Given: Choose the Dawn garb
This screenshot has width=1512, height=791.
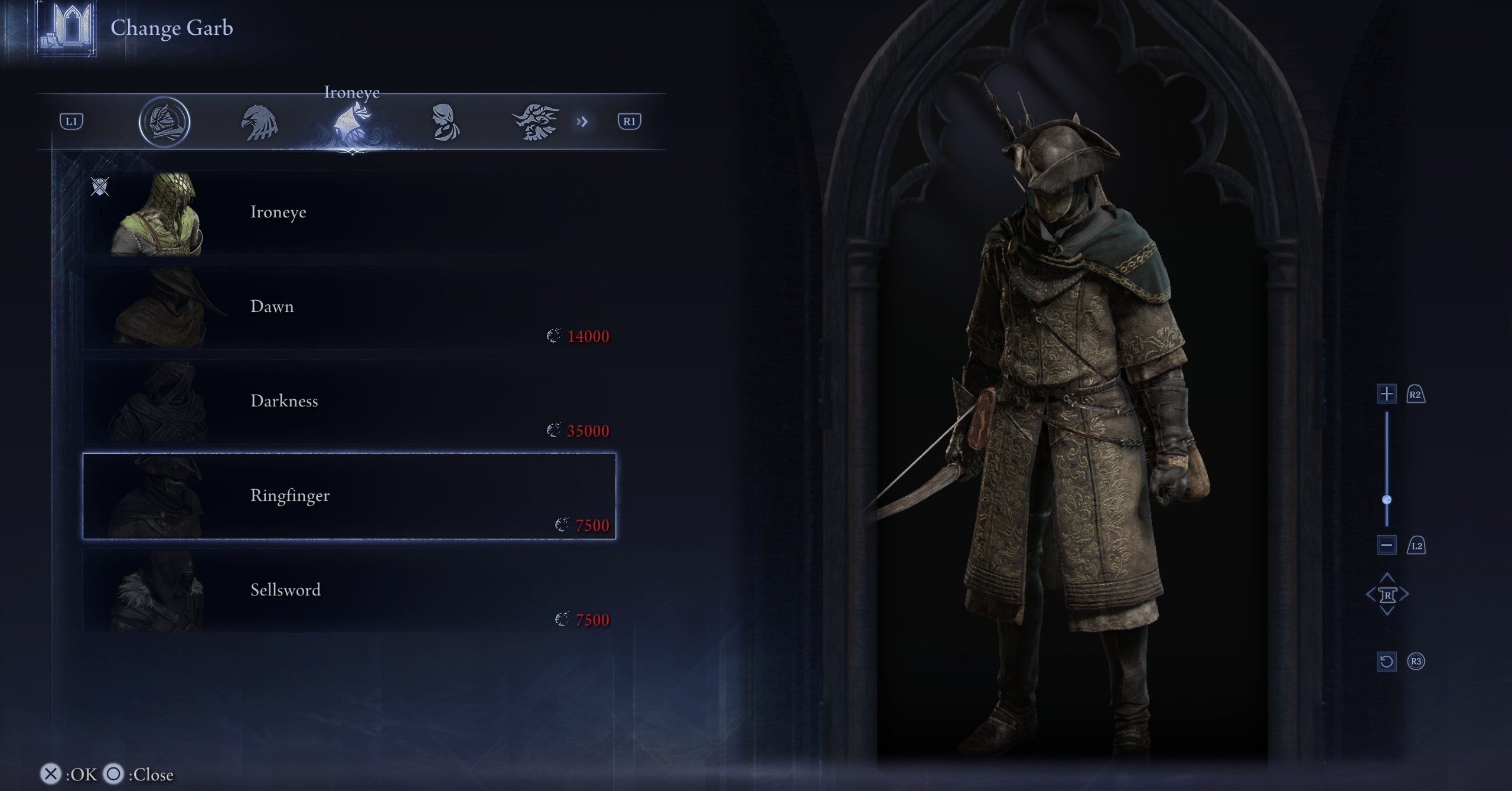Looking at the screenshot, I should coord(348,307).
